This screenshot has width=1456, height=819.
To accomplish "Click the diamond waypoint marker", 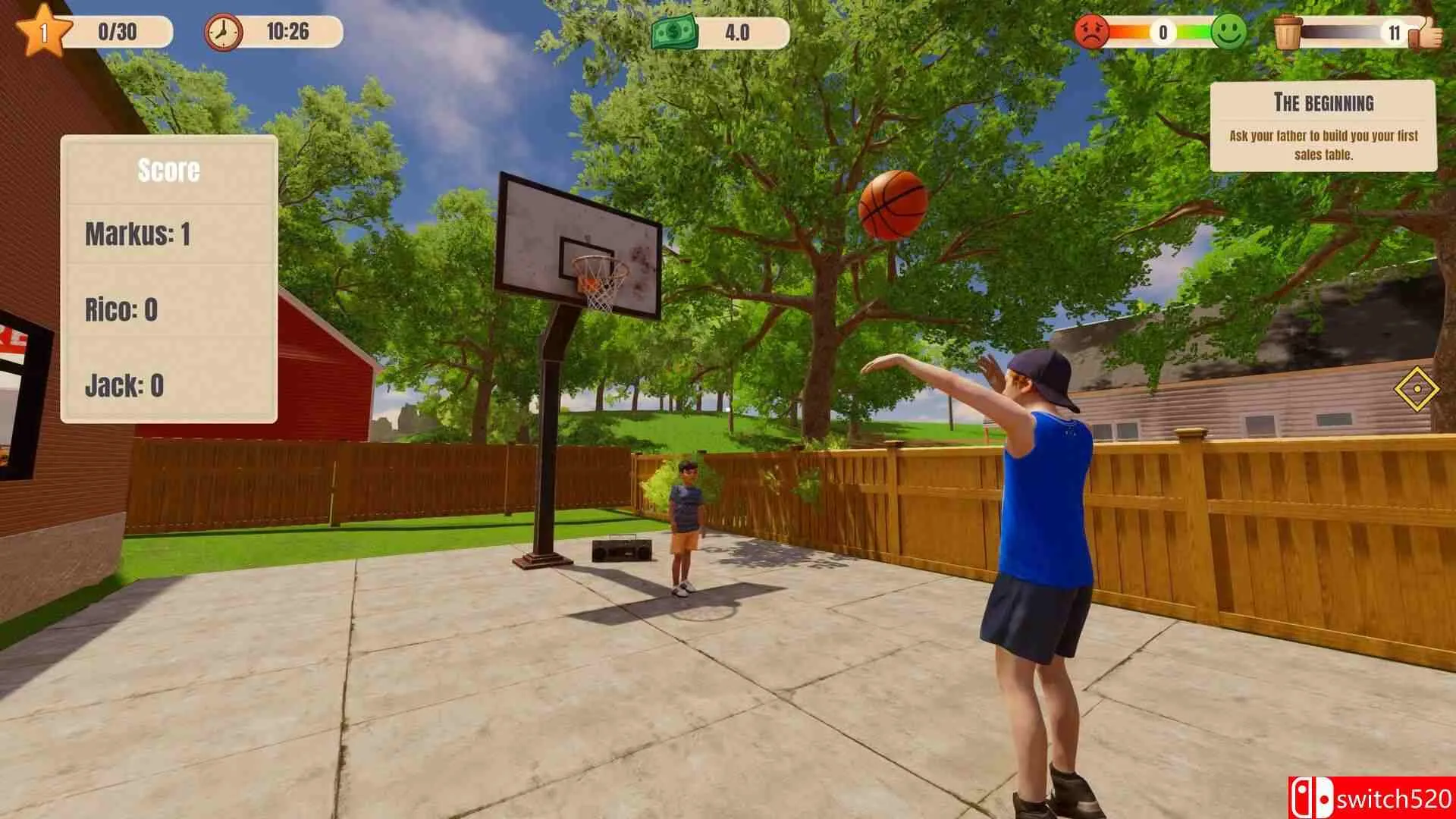I will 1416,389.
